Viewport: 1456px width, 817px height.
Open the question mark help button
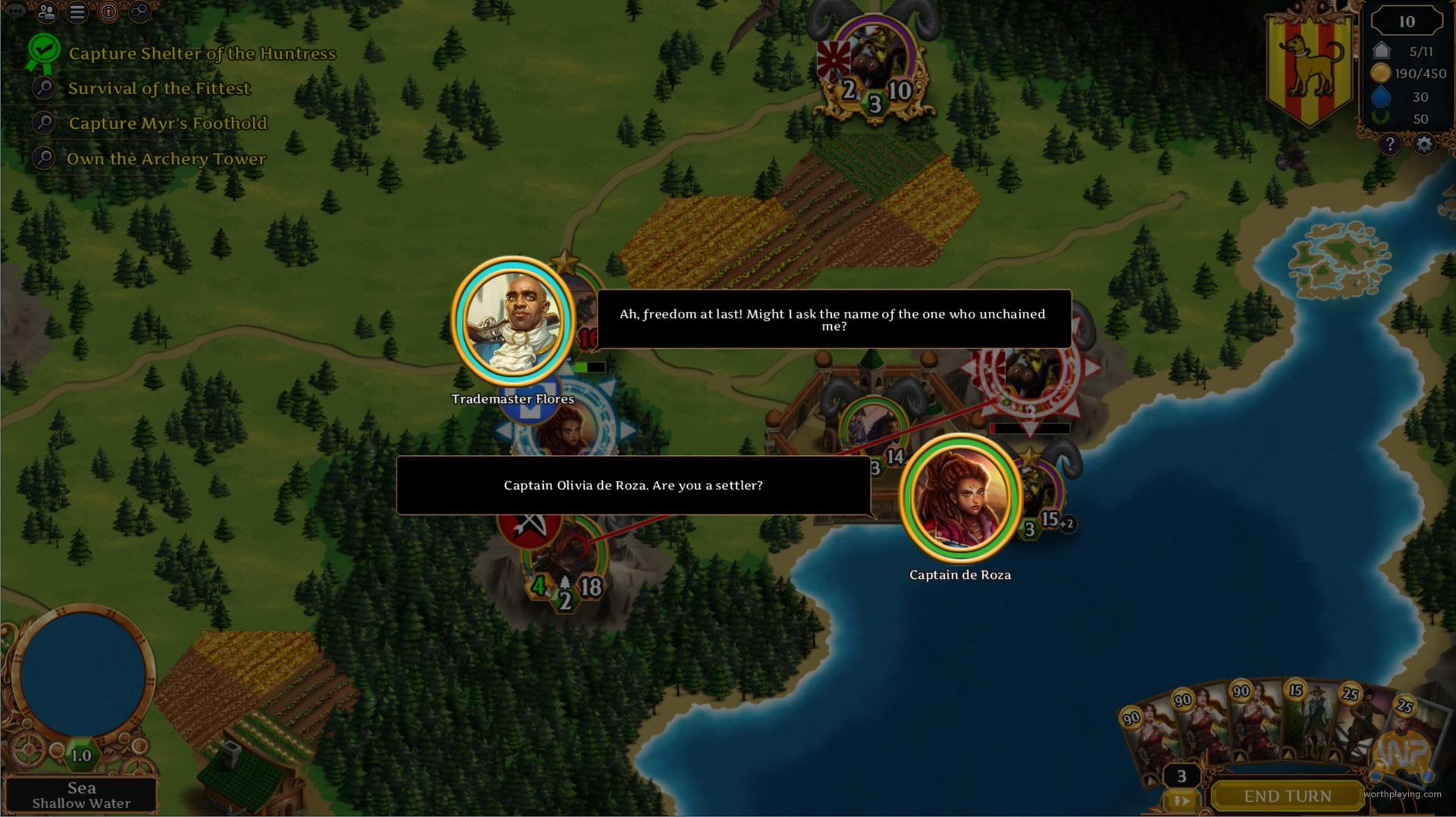tap(1389, 144)
